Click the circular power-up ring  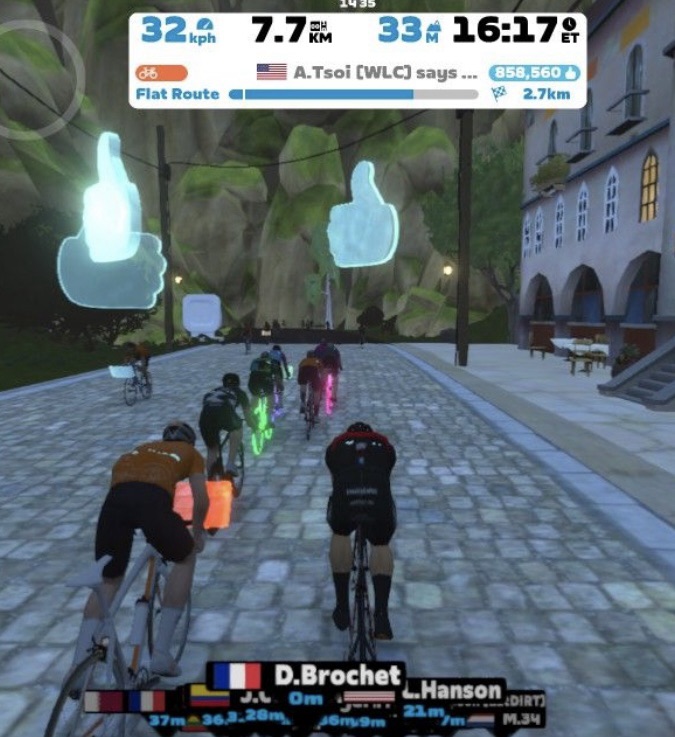[x=38, y=79]
